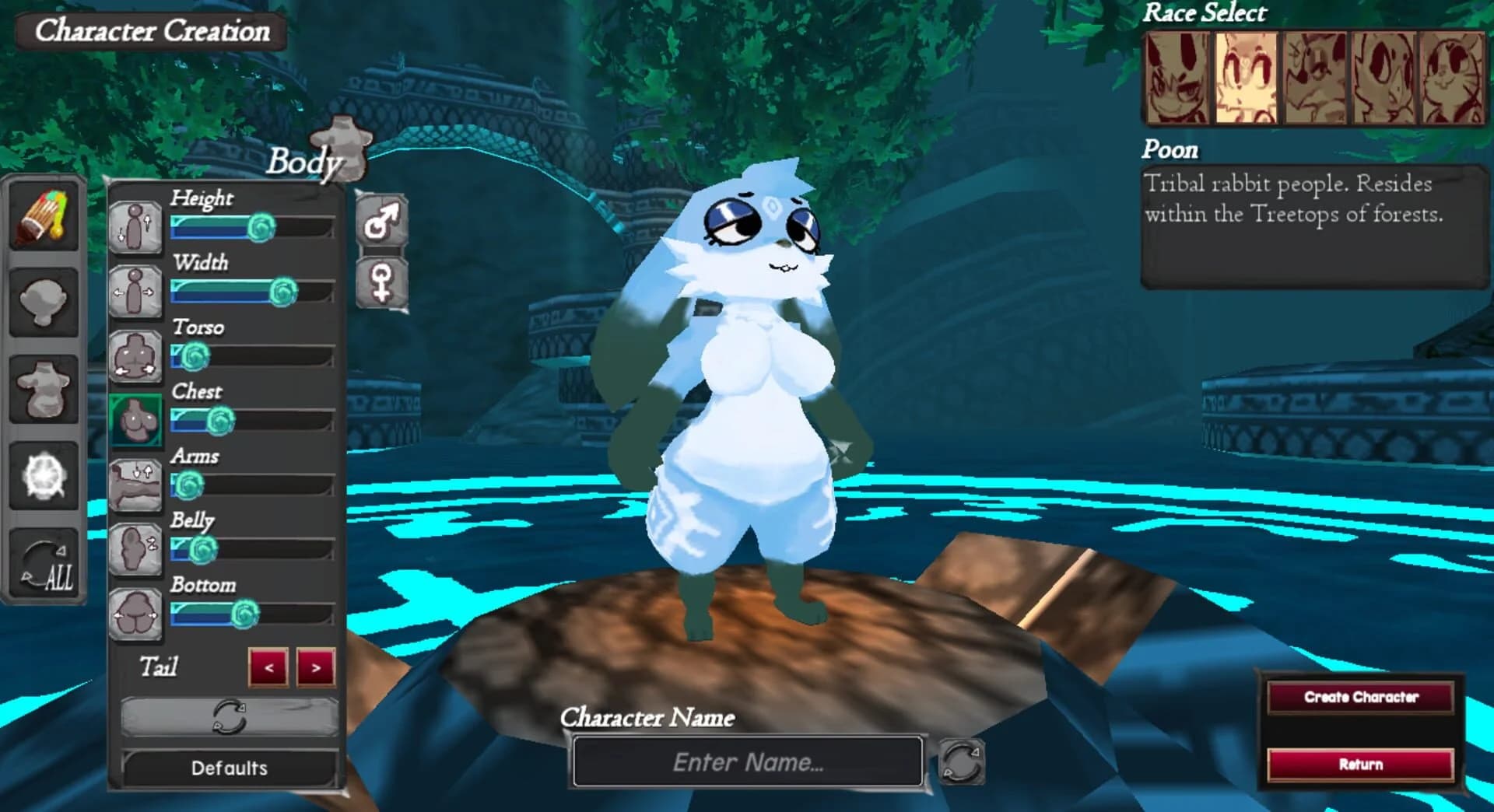Image resolution: width=1494 pixels, height=812 pixels.
Task: Toggle the female gender option
Action: click(381, 283)
